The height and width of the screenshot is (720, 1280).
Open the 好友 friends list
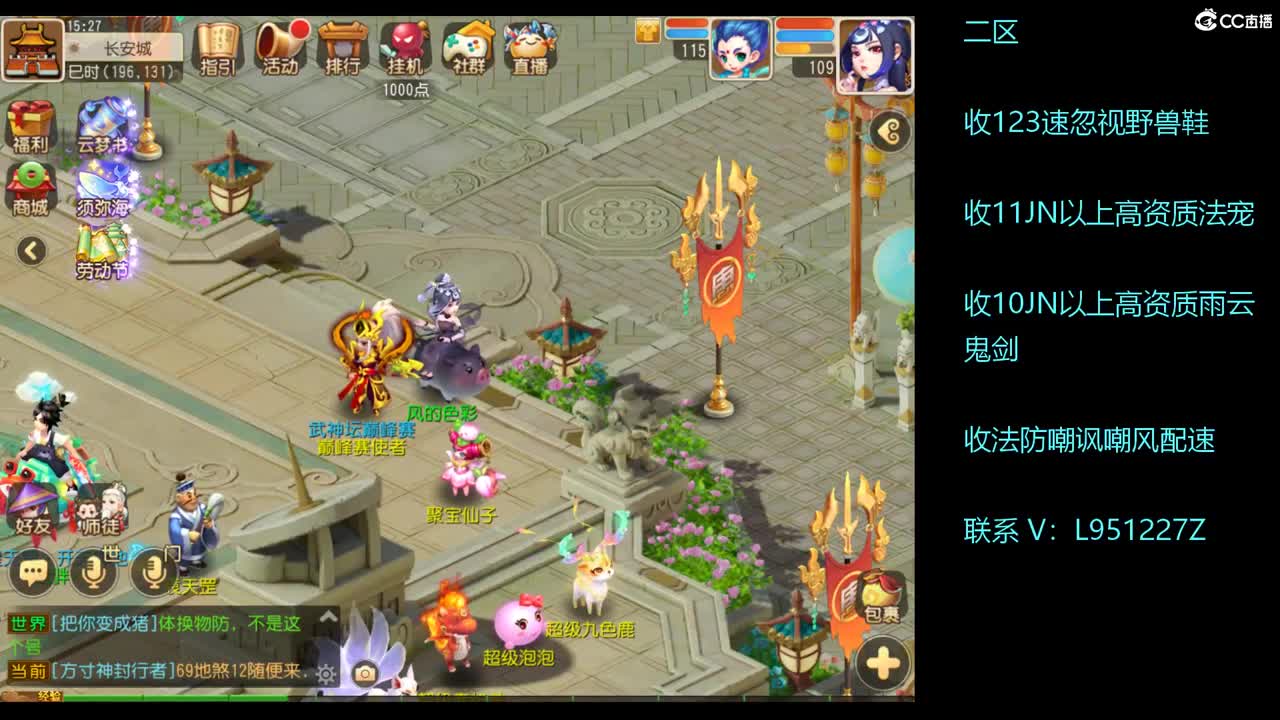pyautogui.click(x=30, y=508)
